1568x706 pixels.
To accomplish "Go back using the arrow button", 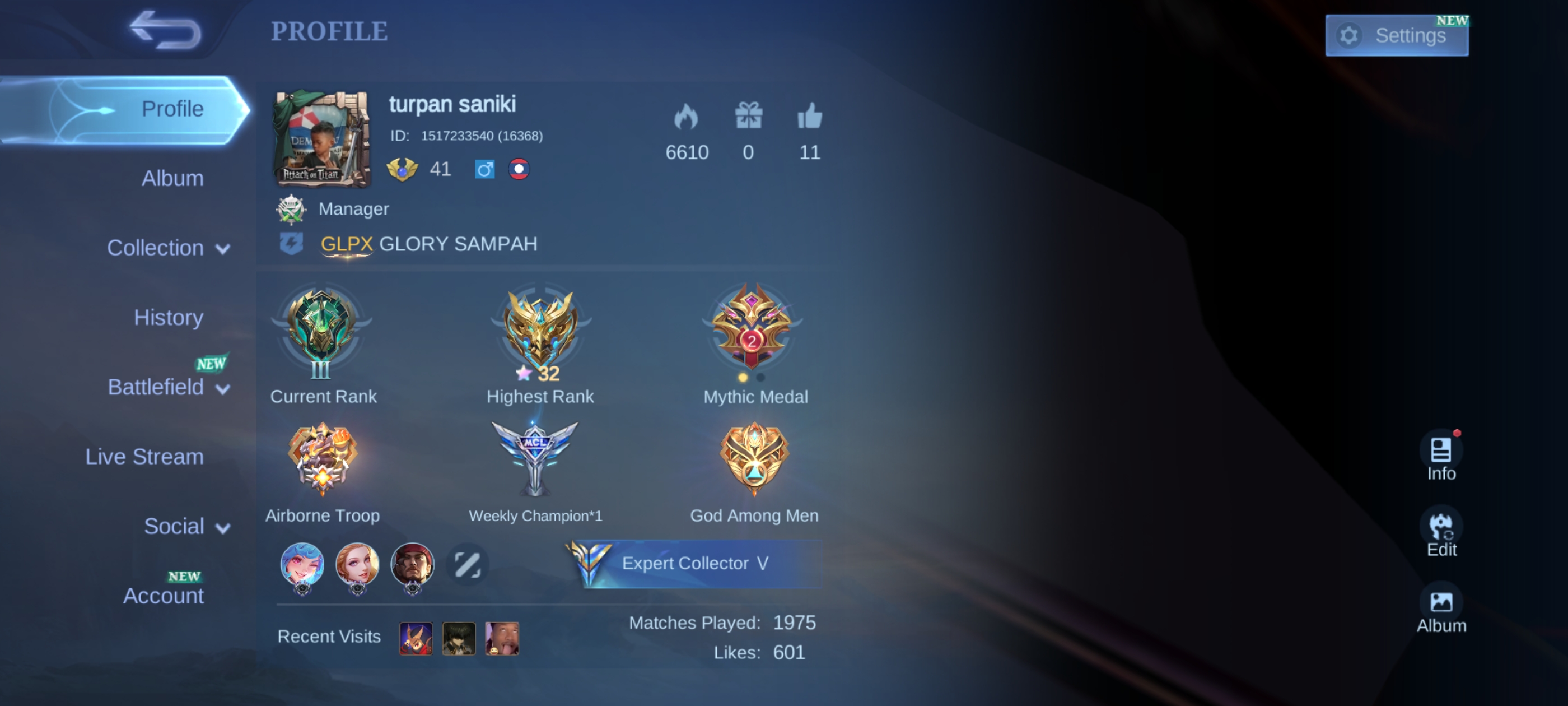I will pos(166,30).
